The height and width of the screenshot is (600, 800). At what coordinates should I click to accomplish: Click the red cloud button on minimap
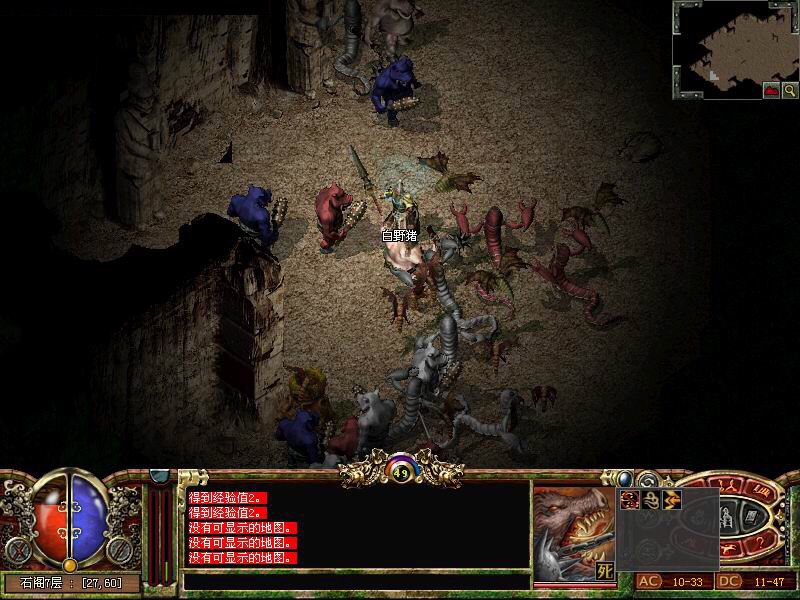(x=772, y=90)
